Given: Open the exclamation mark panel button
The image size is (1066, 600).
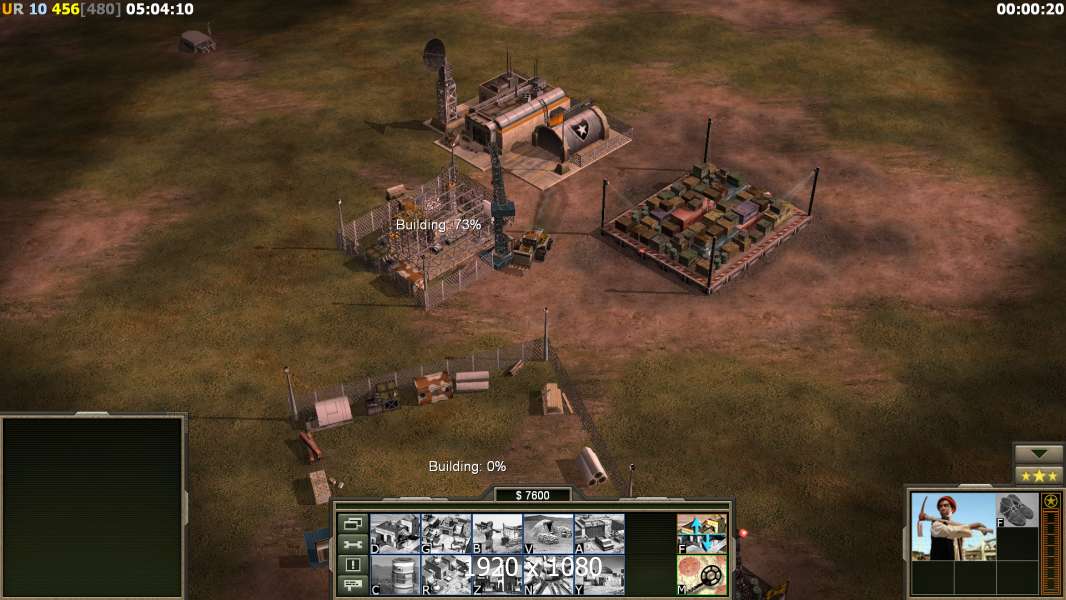Looking at the screenshot, I should (x=352, y=565).
